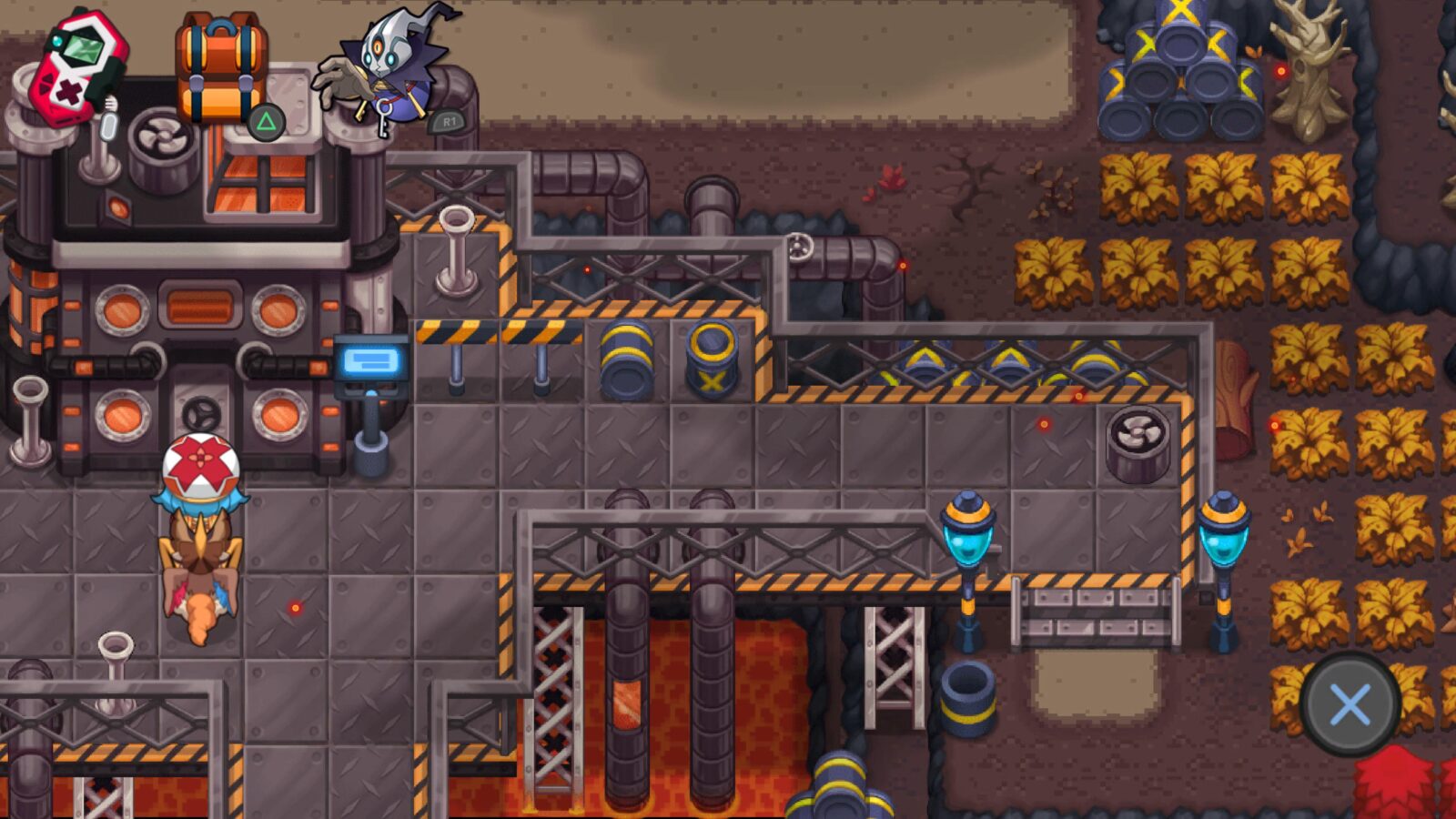Click the blue glowing monitor sign
This screenshot has width=1456, height=819.
[x=371, y=362]
